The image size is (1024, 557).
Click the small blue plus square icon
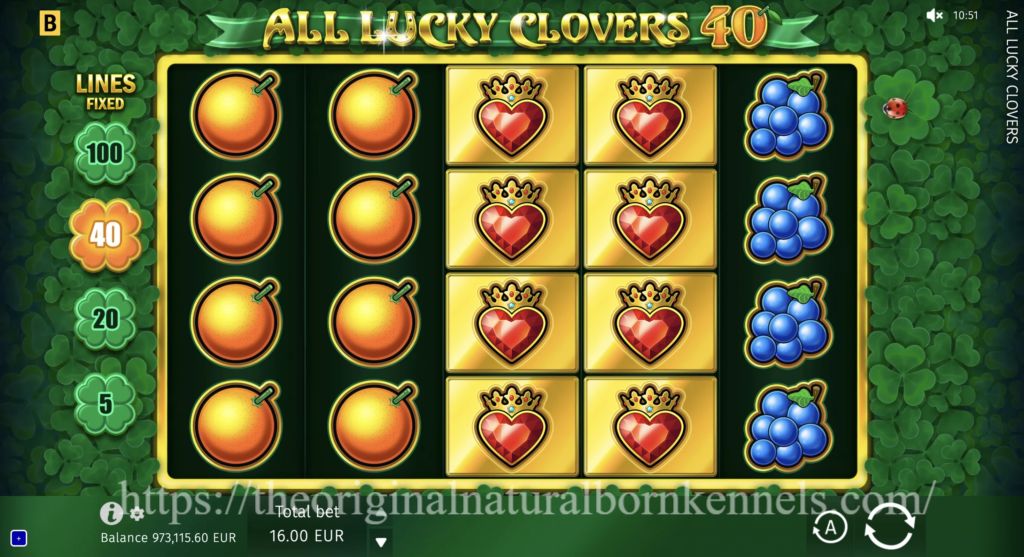(18, 539)
